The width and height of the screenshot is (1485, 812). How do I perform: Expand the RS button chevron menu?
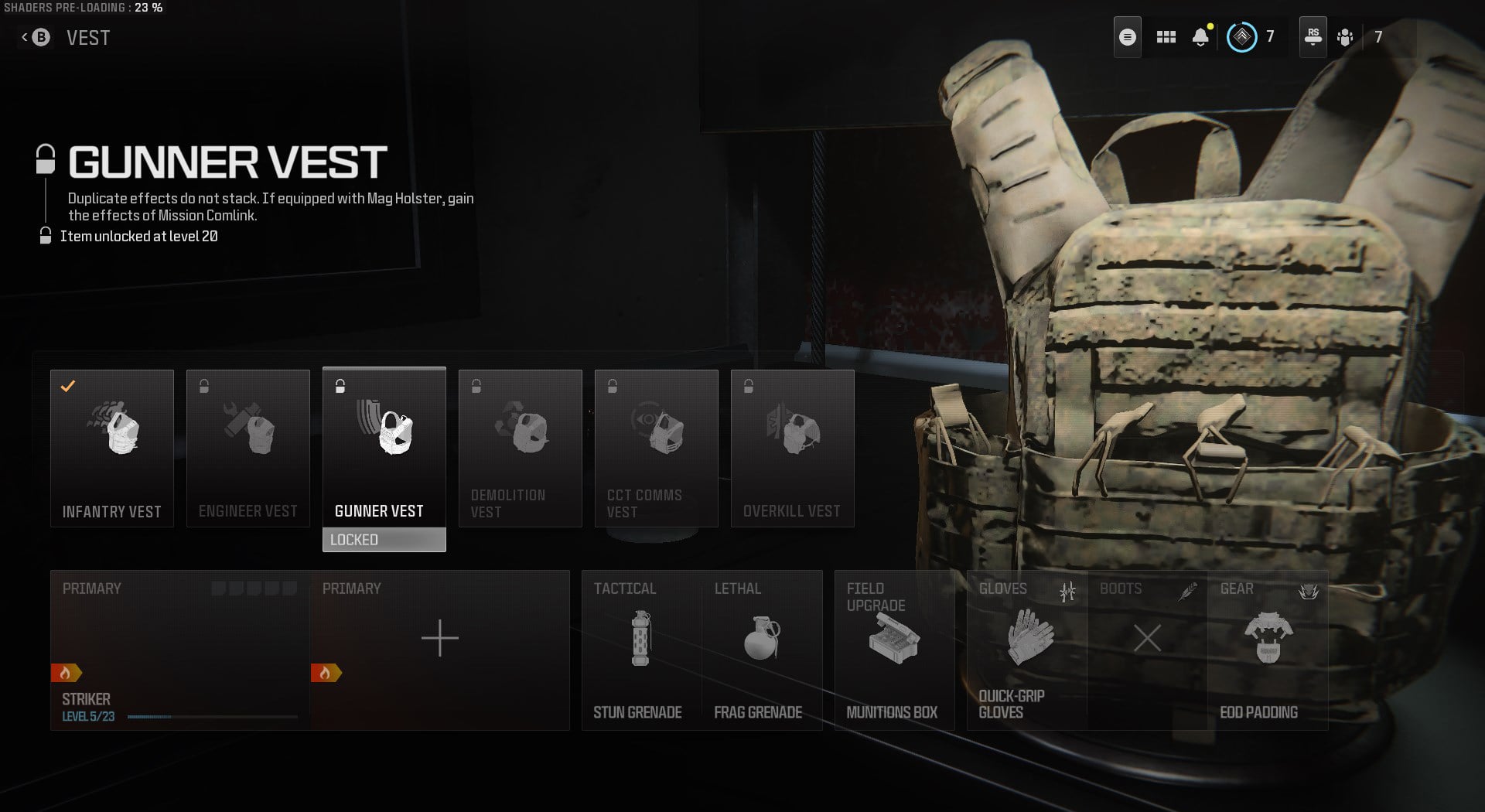pos(1313,36)
